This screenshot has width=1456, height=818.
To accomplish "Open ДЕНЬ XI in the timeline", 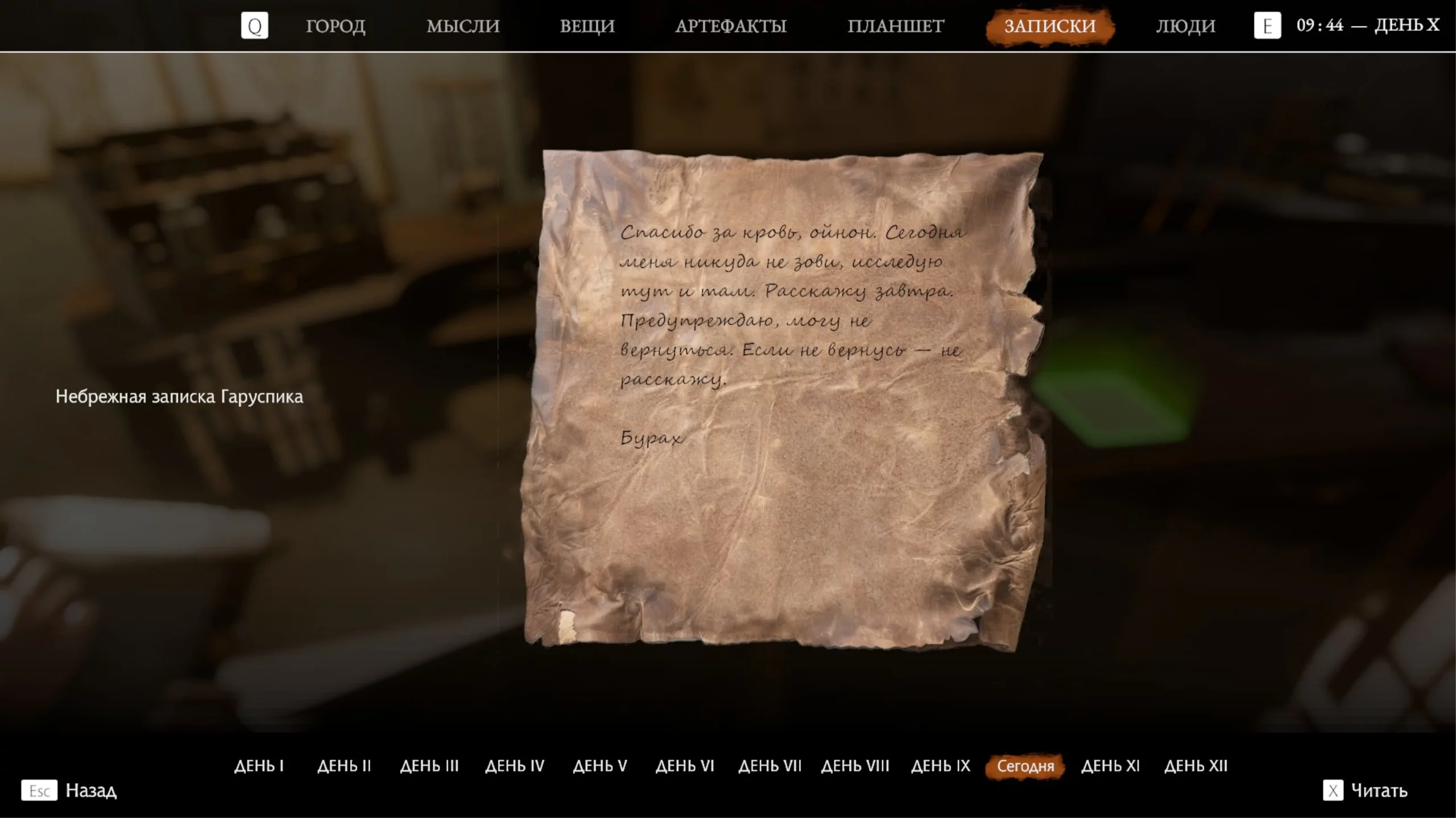I will pyautogui.click(x=1110, y=766).
